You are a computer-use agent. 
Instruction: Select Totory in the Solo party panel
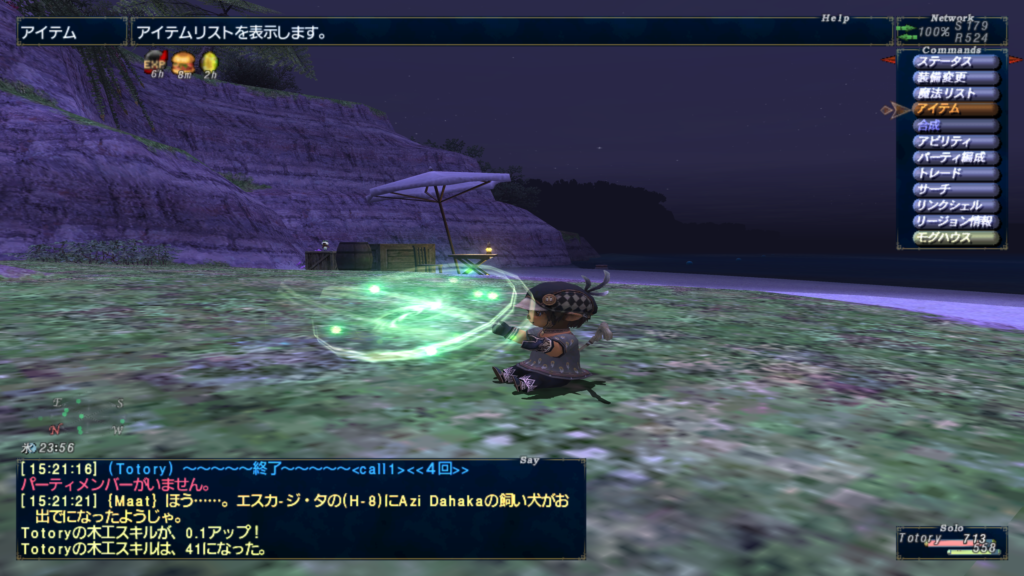(x=920, y=538)
